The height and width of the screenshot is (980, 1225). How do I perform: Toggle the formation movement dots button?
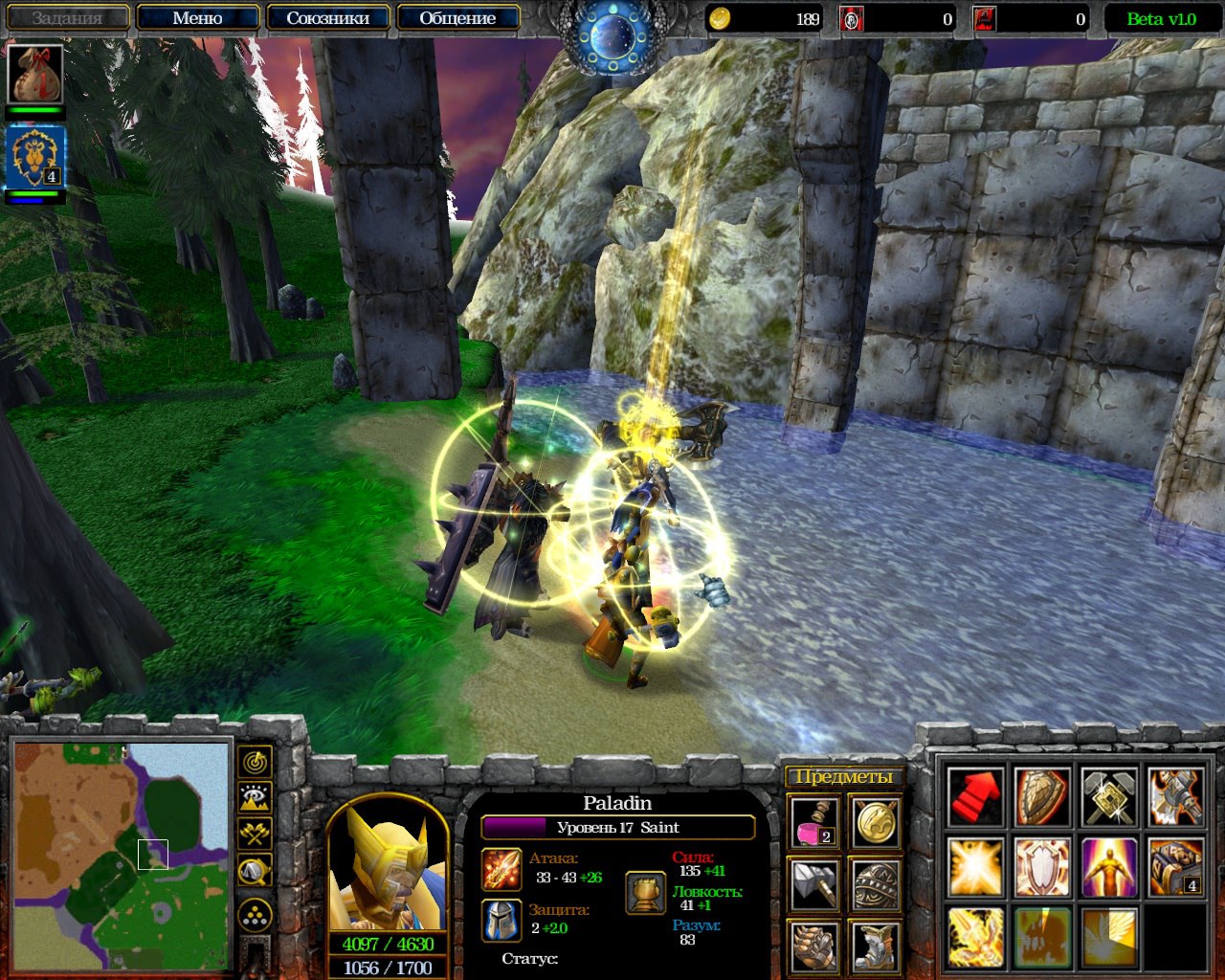point(255,916)
